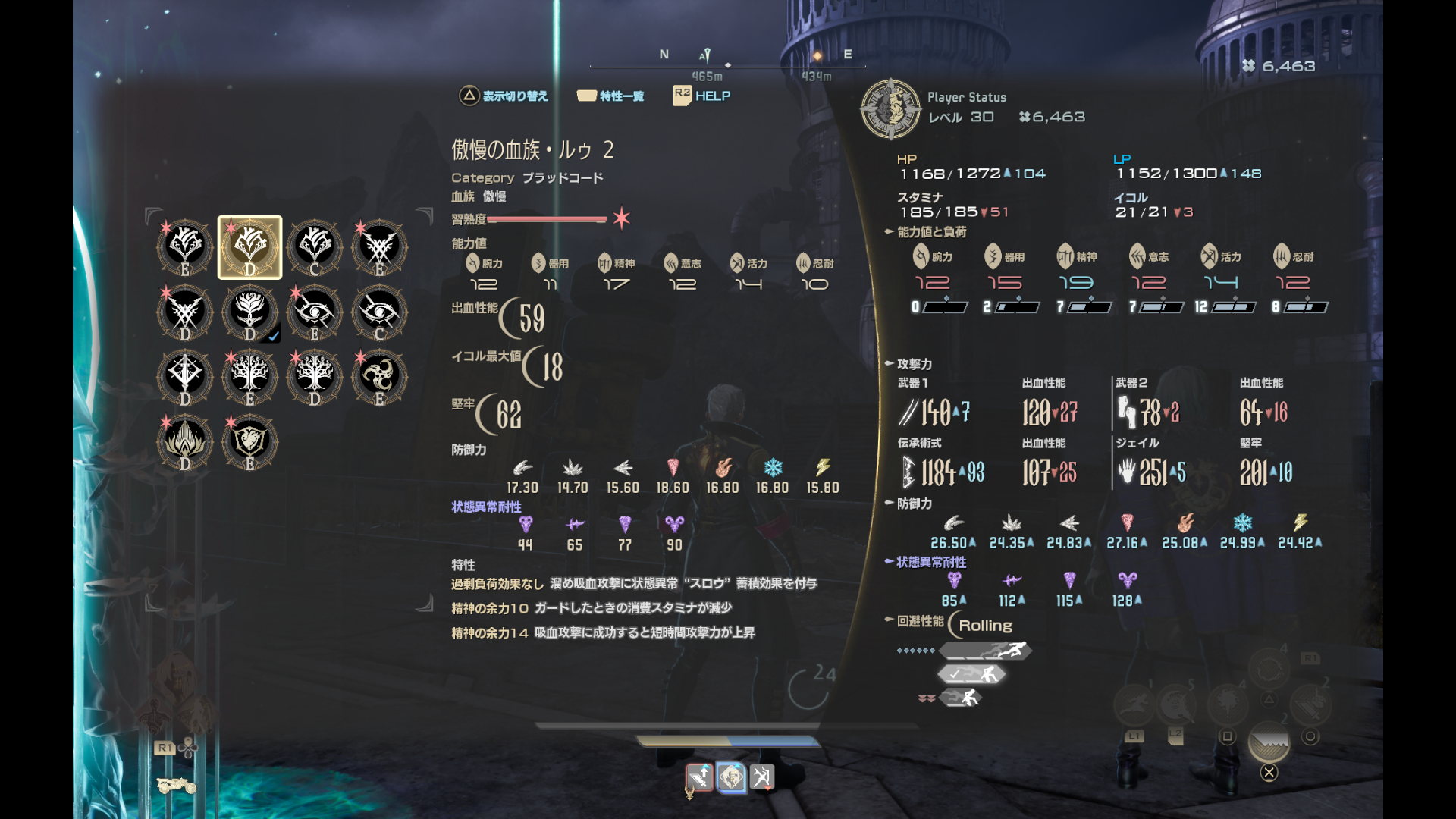Choose the rank C eye blood code
The image size is (1456, 819).
point(379,312)
